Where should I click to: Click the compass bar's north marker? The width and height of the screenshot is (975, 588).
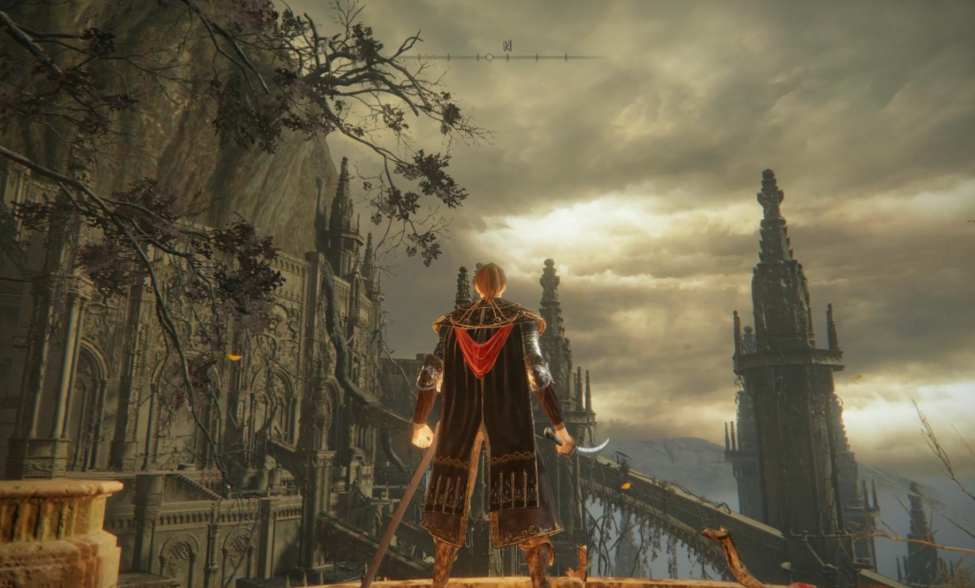[508, 45]
